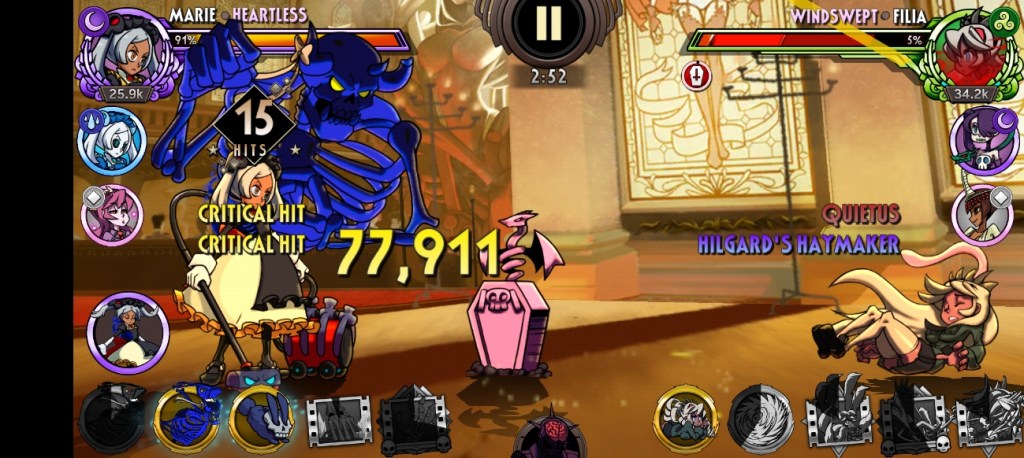Select the dark-skinned opponent teammate portrait
This screenshot has height=458, width=1024.
983,213
